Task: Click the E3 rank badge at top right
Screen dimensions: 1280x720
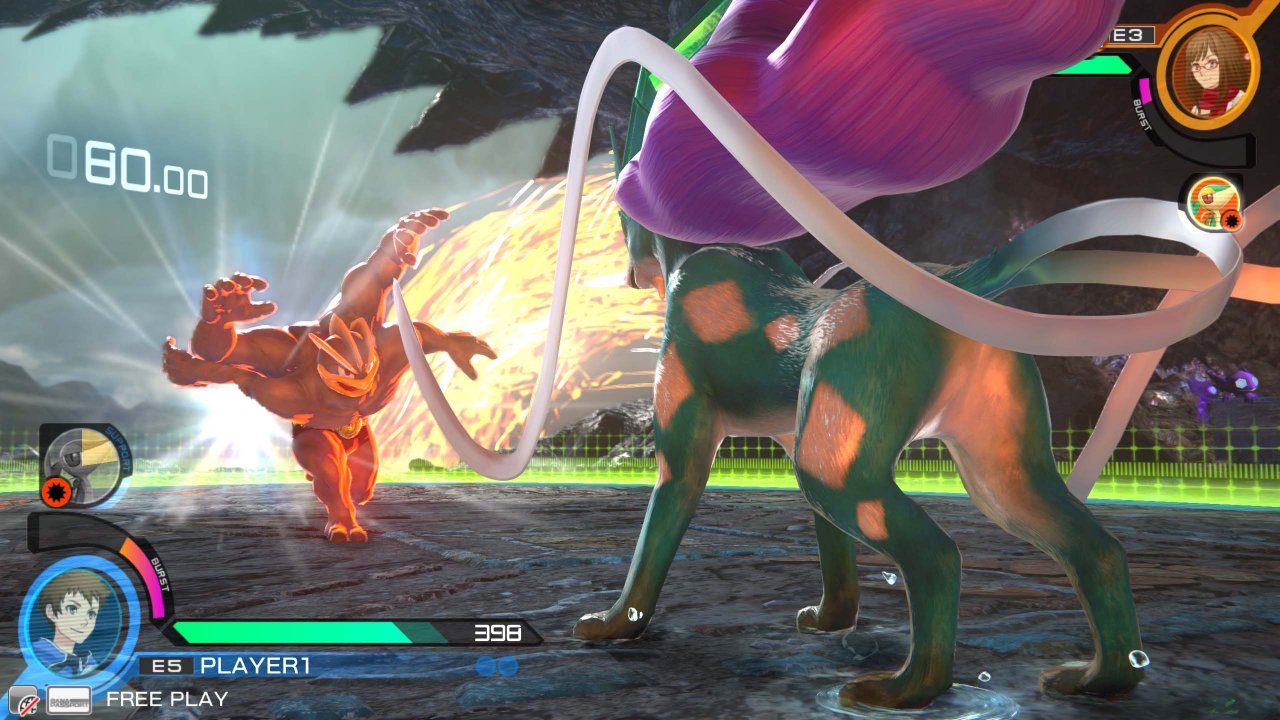Action: tap(1128, 33)
